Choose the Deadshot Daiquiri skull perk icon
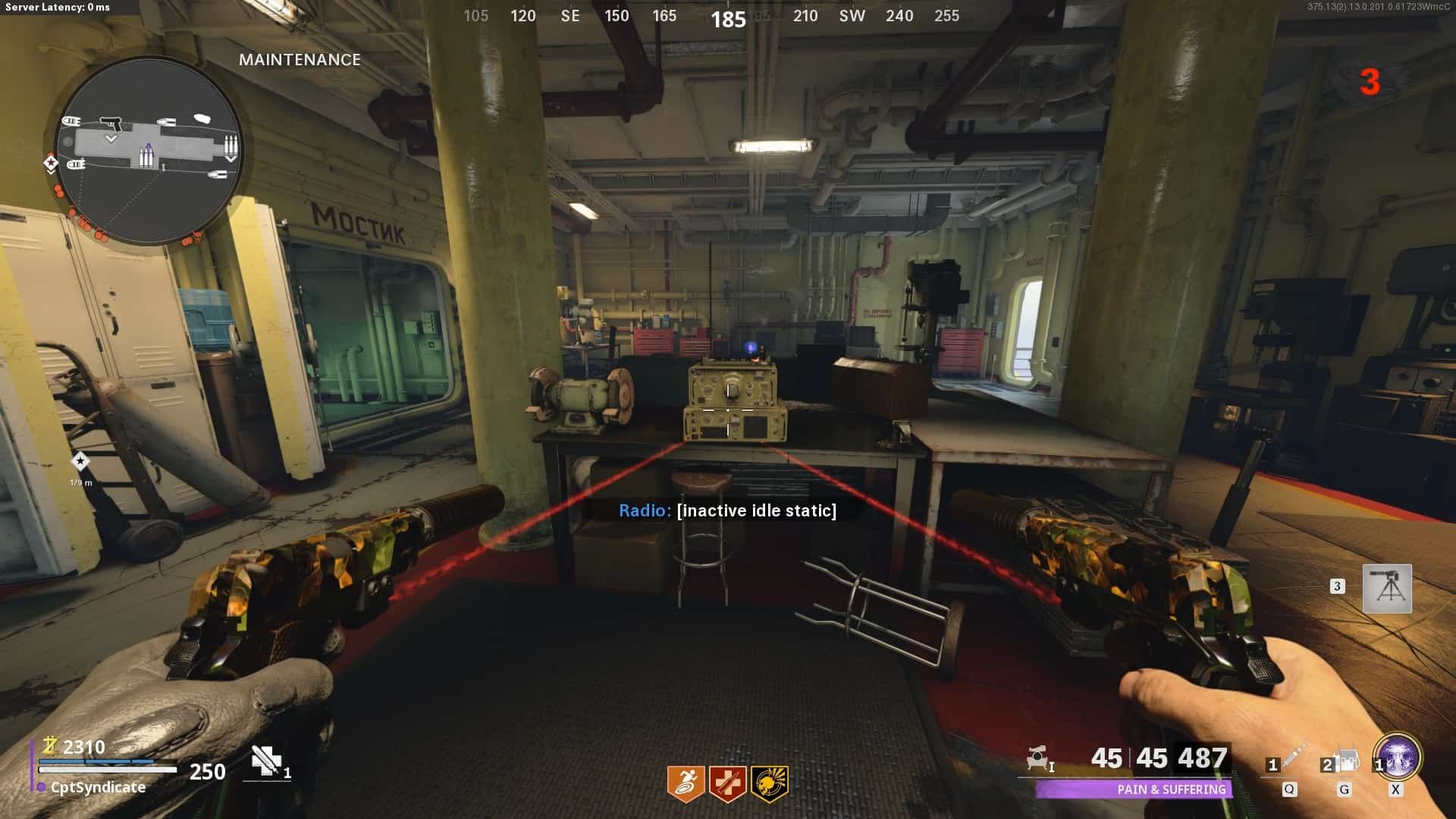The image size is (1456, 819). coord(769,783)
